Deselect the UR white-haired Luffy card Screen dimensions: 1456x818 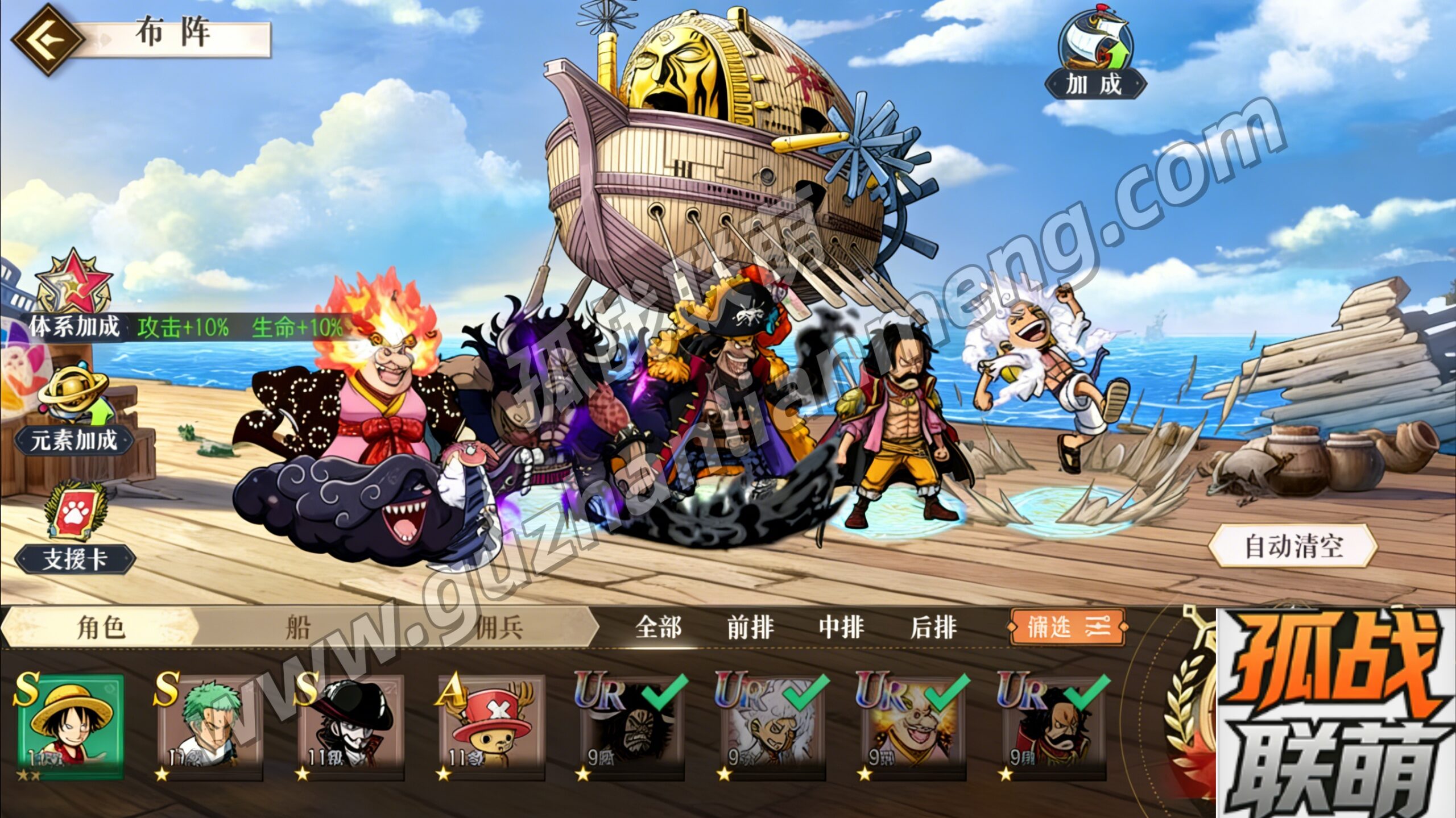[x=772, y=726]
